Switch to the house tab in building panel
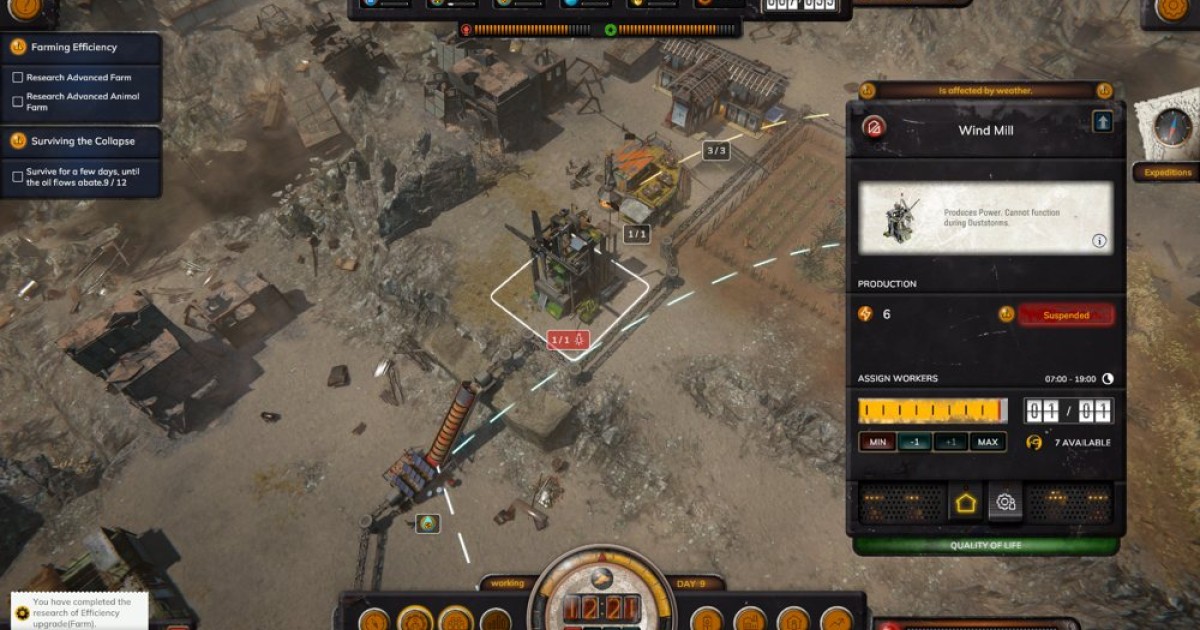 coord(965,503)
